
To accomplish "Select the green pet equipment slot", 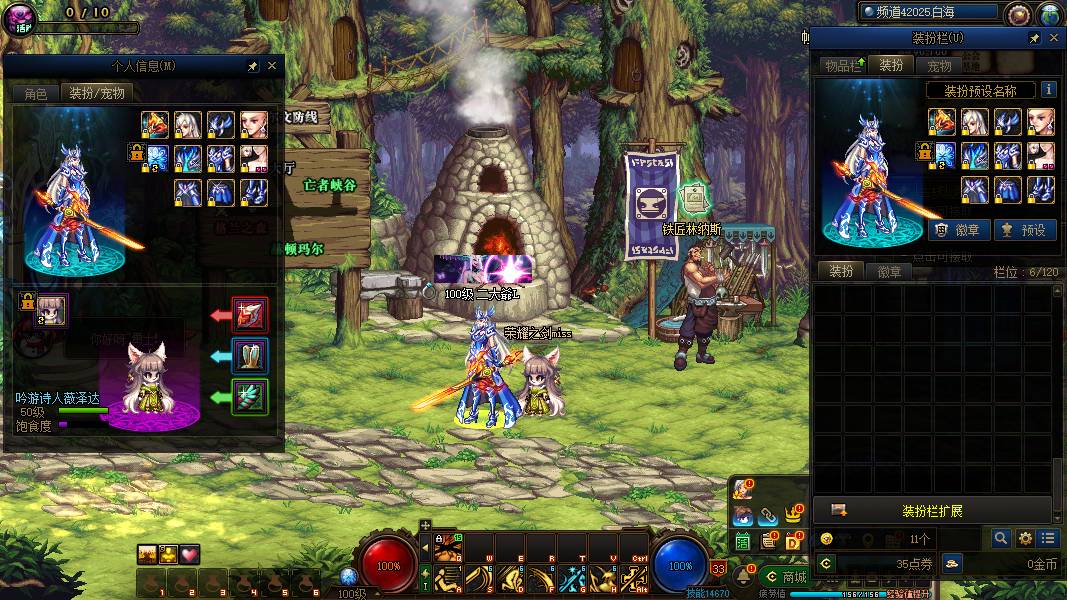I will click(x=249, y=397).
